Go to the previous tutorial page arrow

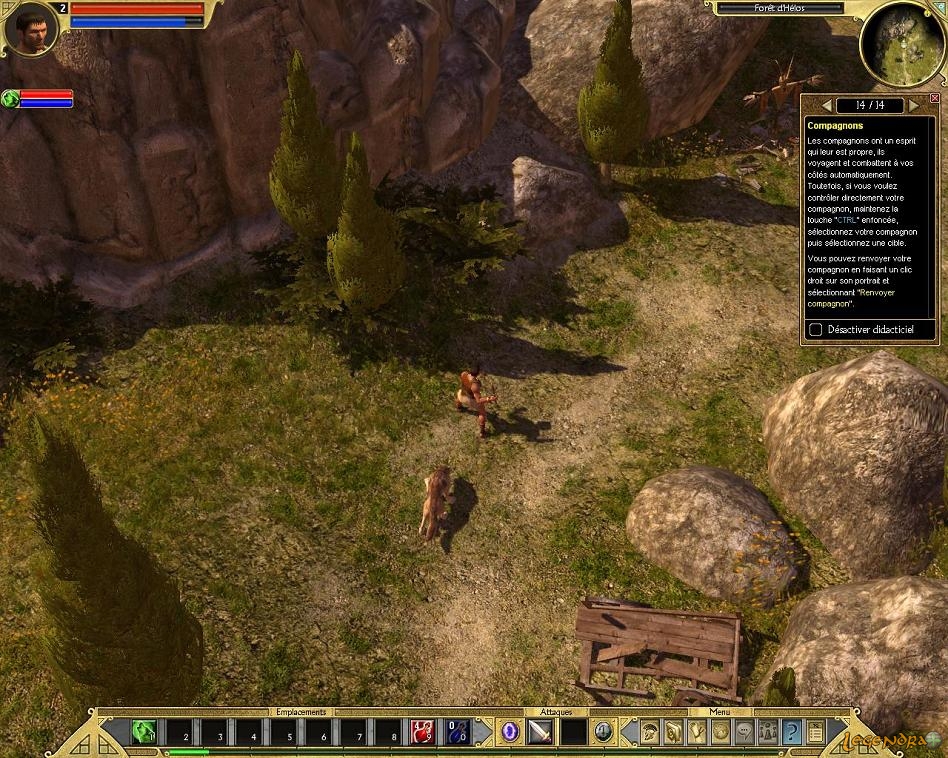coord(826,105)
